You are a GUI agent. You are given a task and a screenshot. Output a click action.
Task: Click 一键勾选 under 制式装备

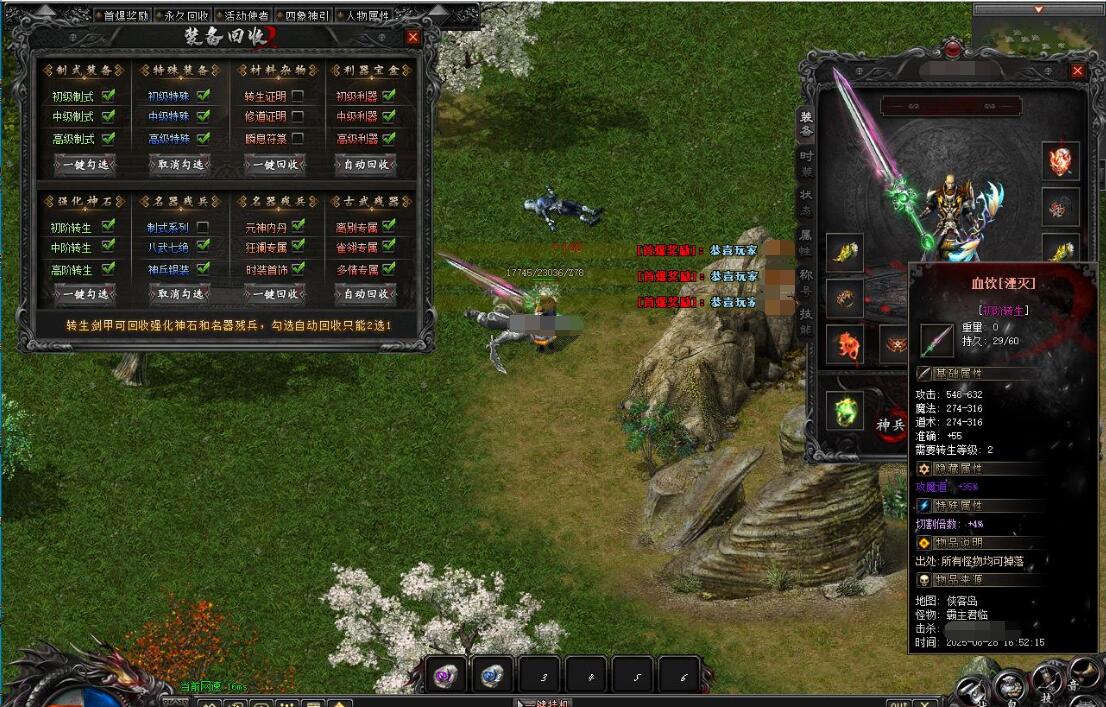click(85, 165)
